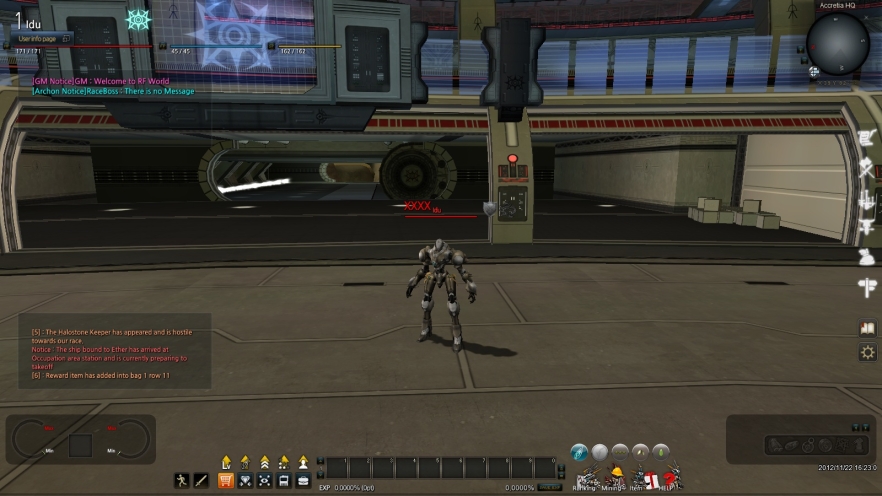Open the gear settings icon
Image resolution: width=882 pixels, height=496 pixels.
point(867,352)
